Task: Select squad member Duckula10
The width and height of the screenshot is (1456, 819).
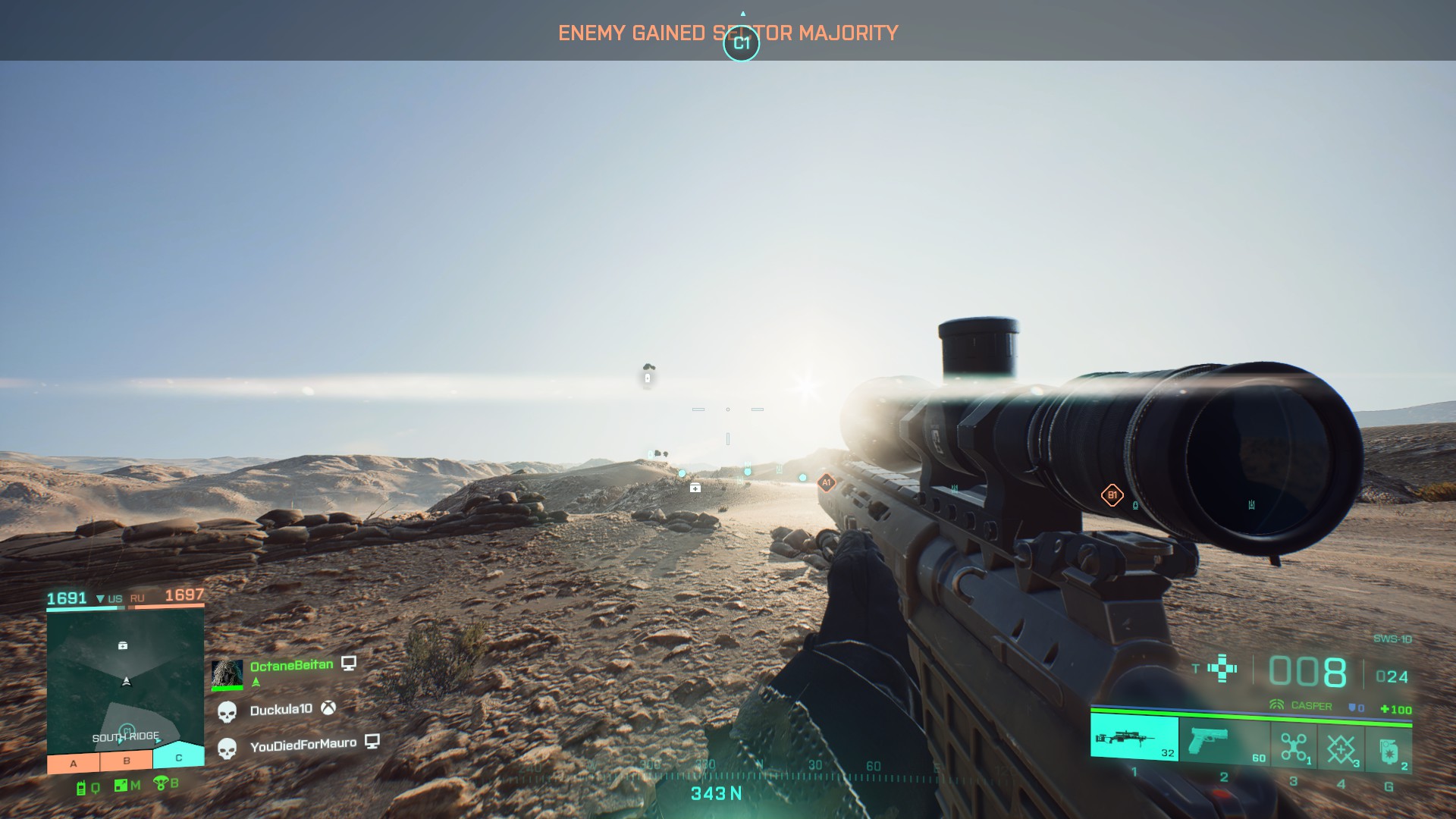Action: [281, 710]
